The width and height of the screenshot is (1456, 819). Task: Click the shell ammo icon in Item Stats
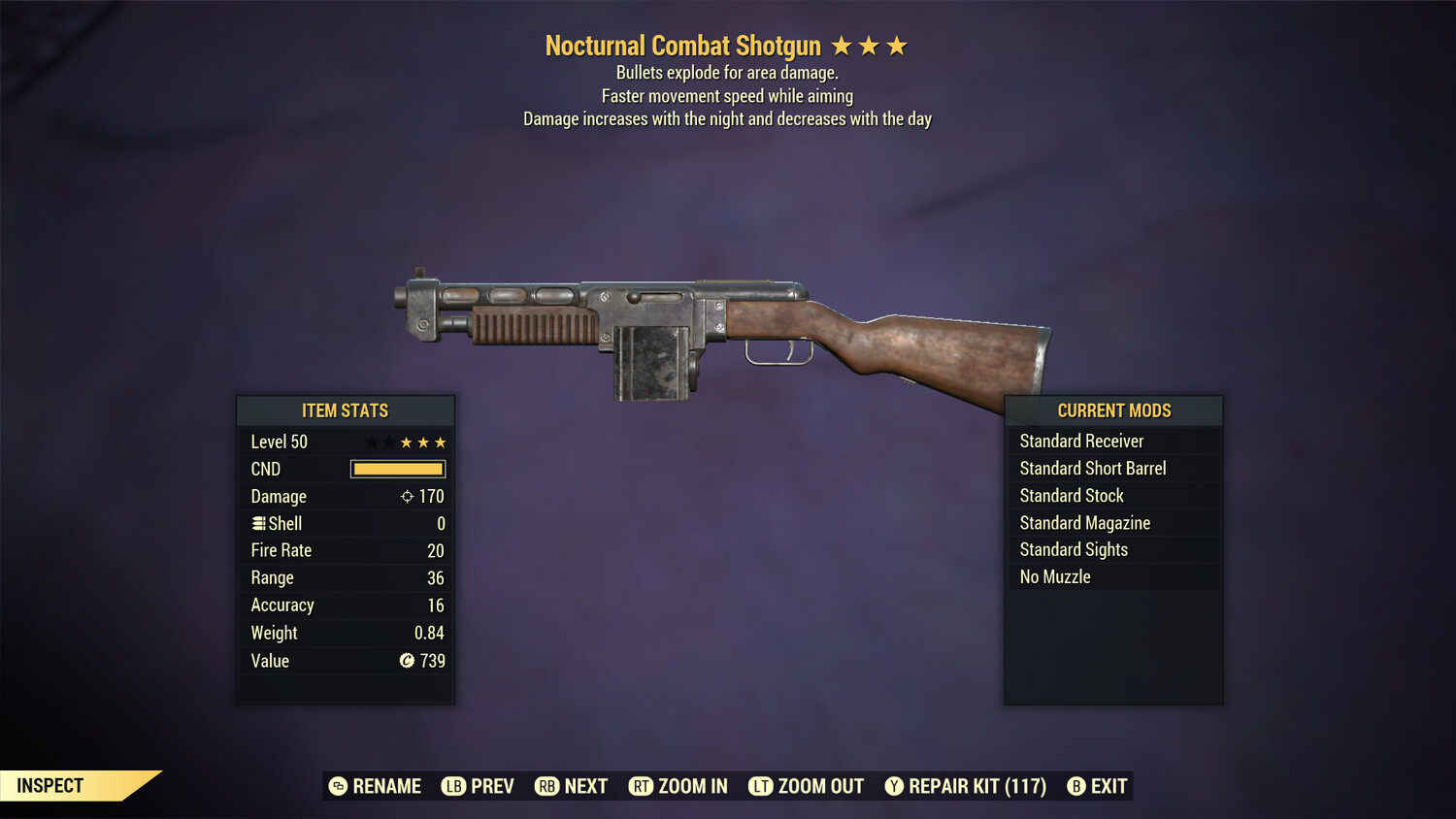[x=257, y=523]
